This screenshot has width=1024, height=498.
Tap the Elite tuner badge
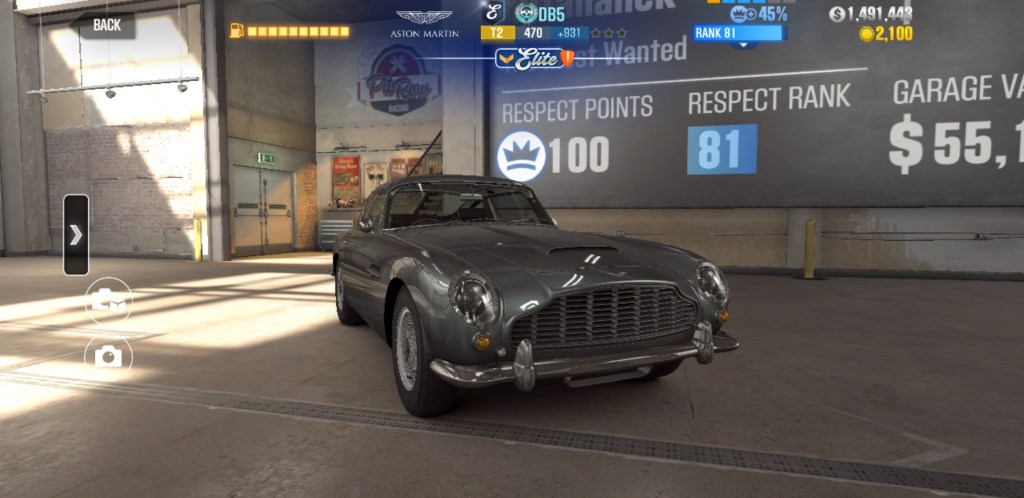tap(534, 59)
